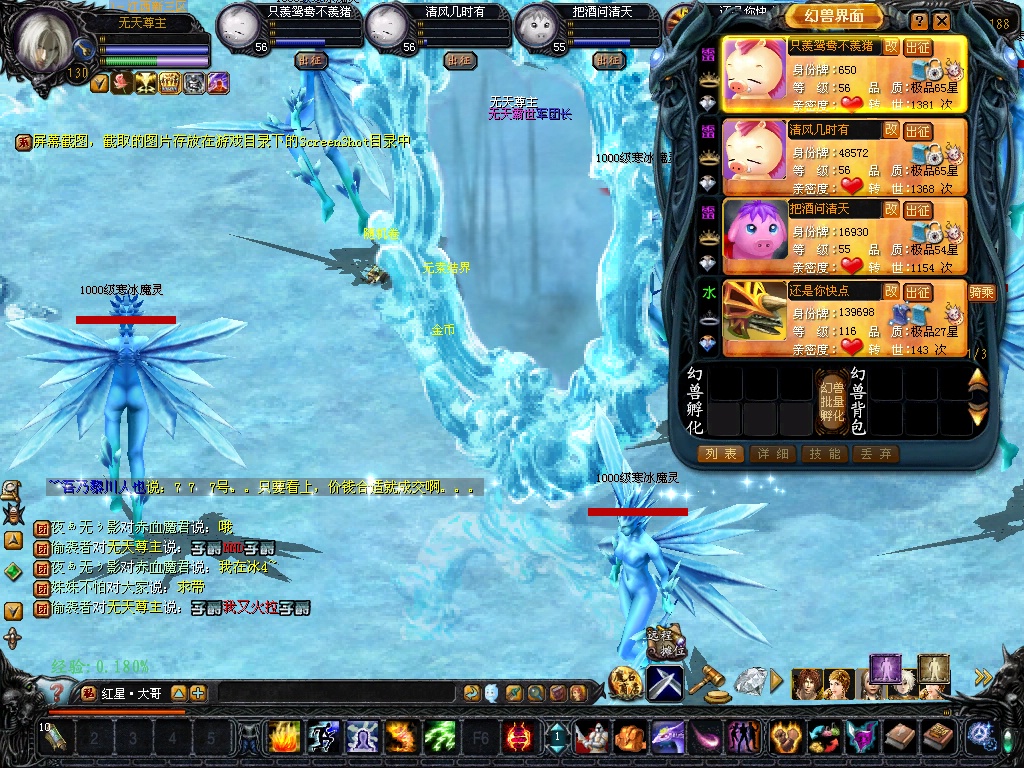
Task: Open the pet panel help button
Action: 919,20
